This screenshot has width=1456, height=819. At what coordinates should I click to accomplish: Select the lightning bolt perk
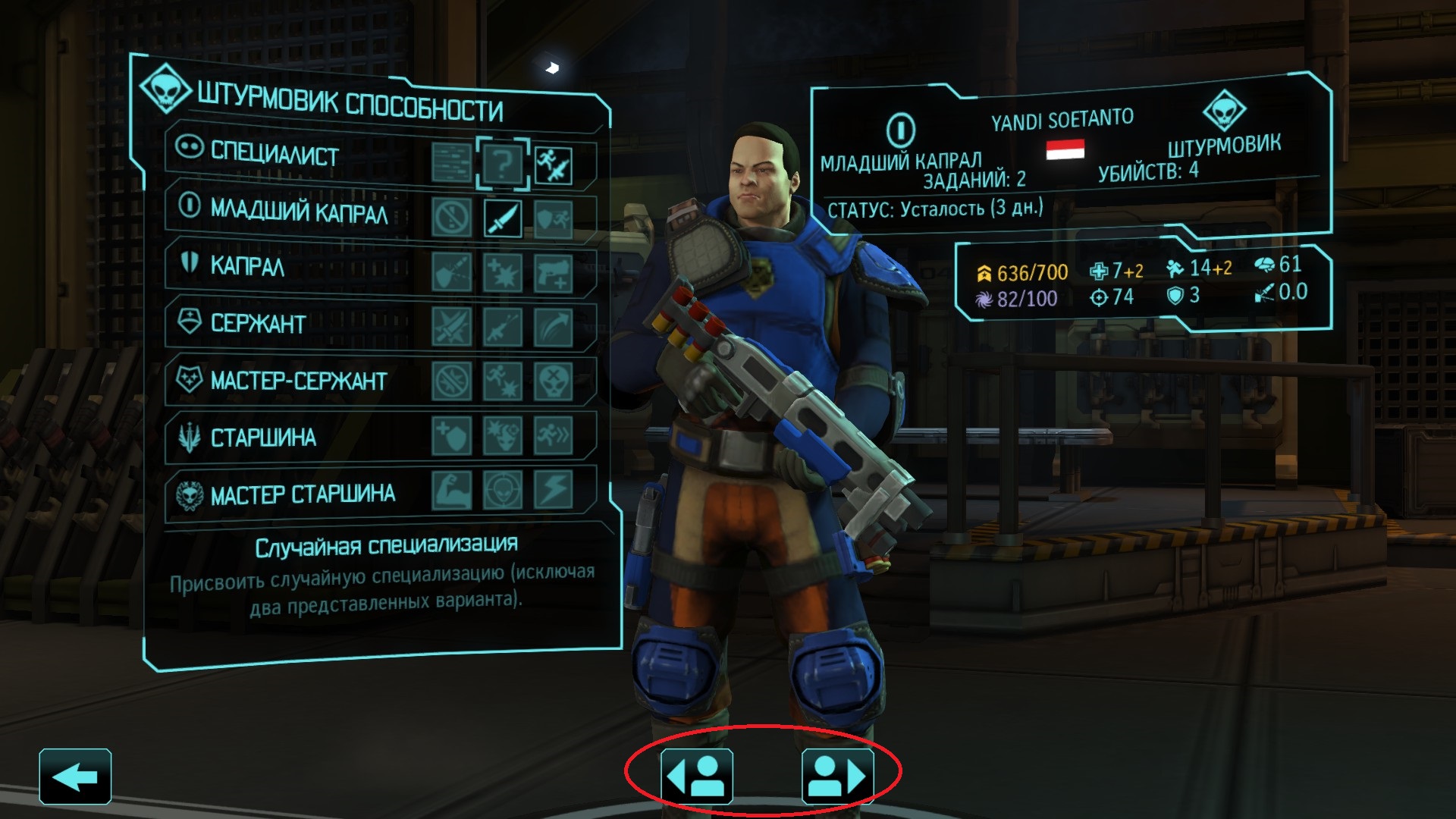(x=554, y=490)
